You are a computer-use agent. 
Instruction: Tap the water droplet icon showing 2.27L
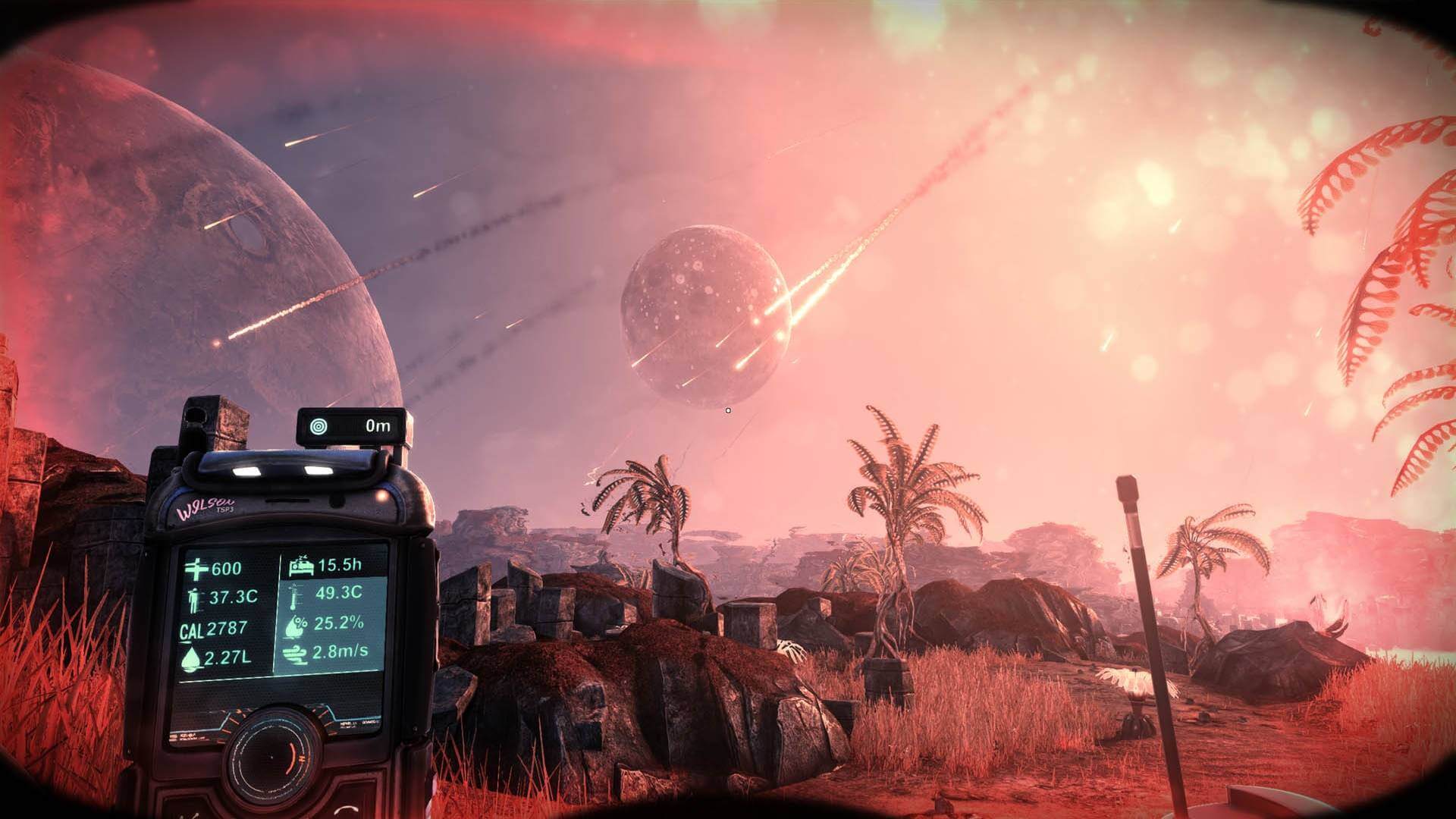[x=190, y=657]
